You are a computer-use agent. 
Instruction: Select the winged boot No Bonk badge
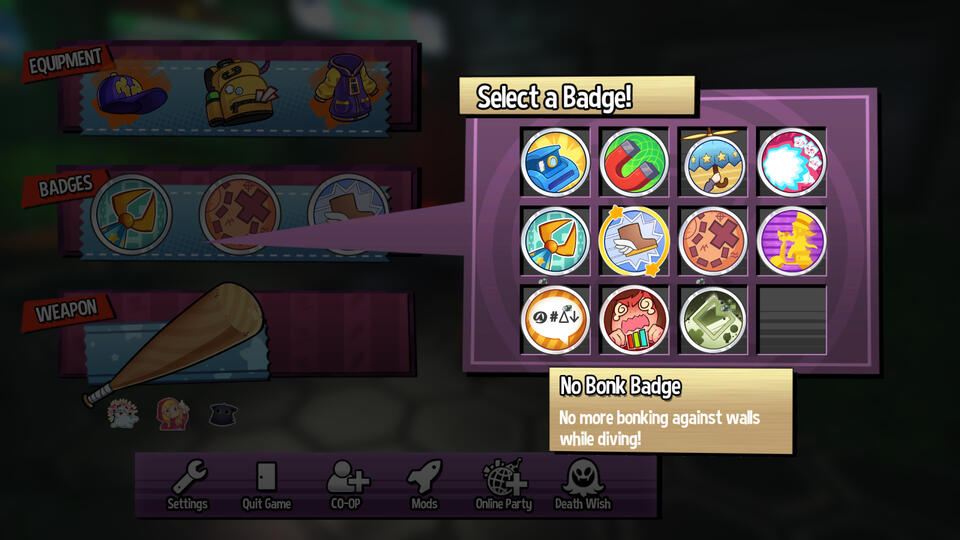click(634, 241)
